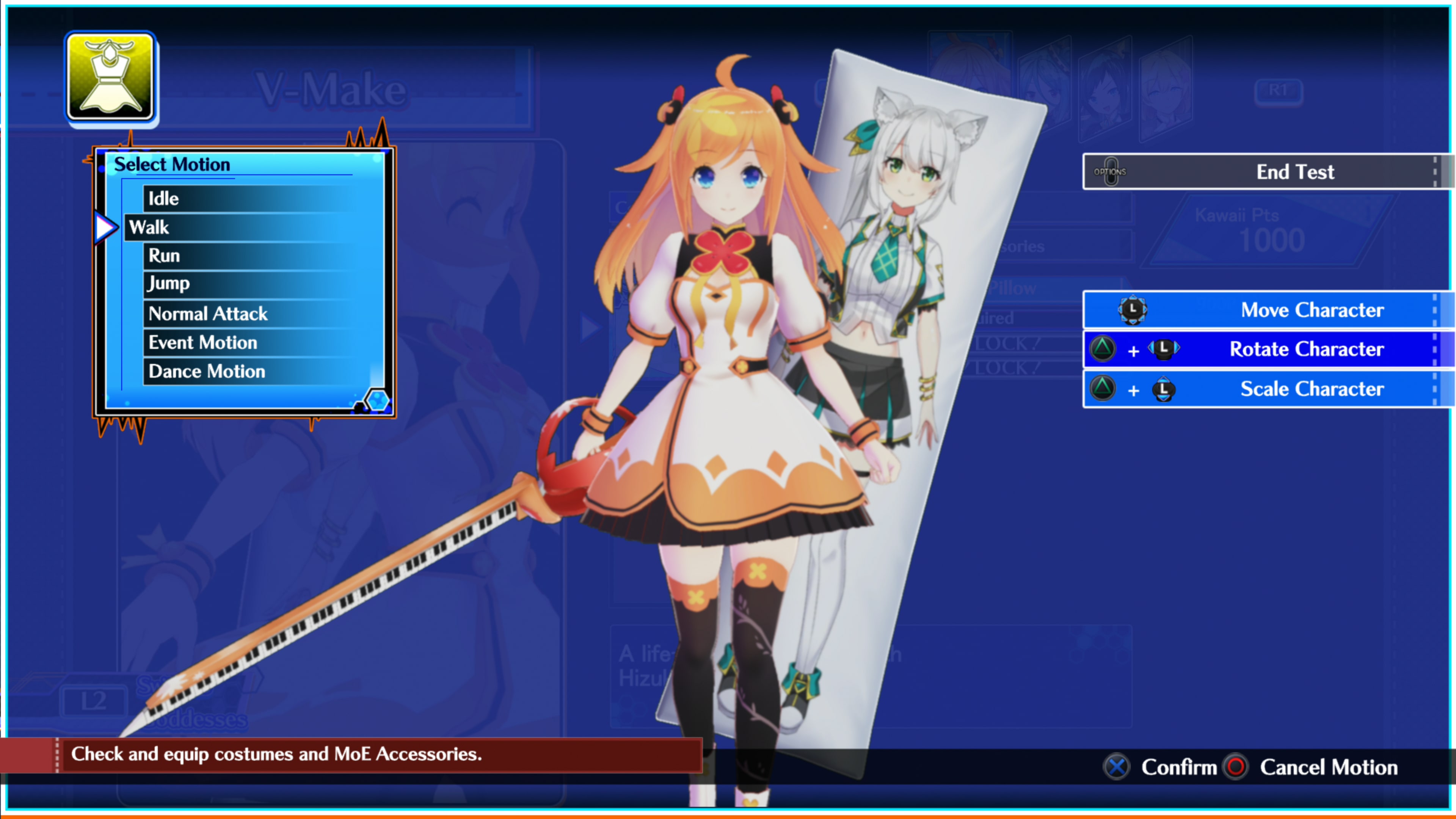The width and height of the screenshot is (1456, 819).
Task: Select Normal Attack in the motion list
Action: click(x=207, y=314)
